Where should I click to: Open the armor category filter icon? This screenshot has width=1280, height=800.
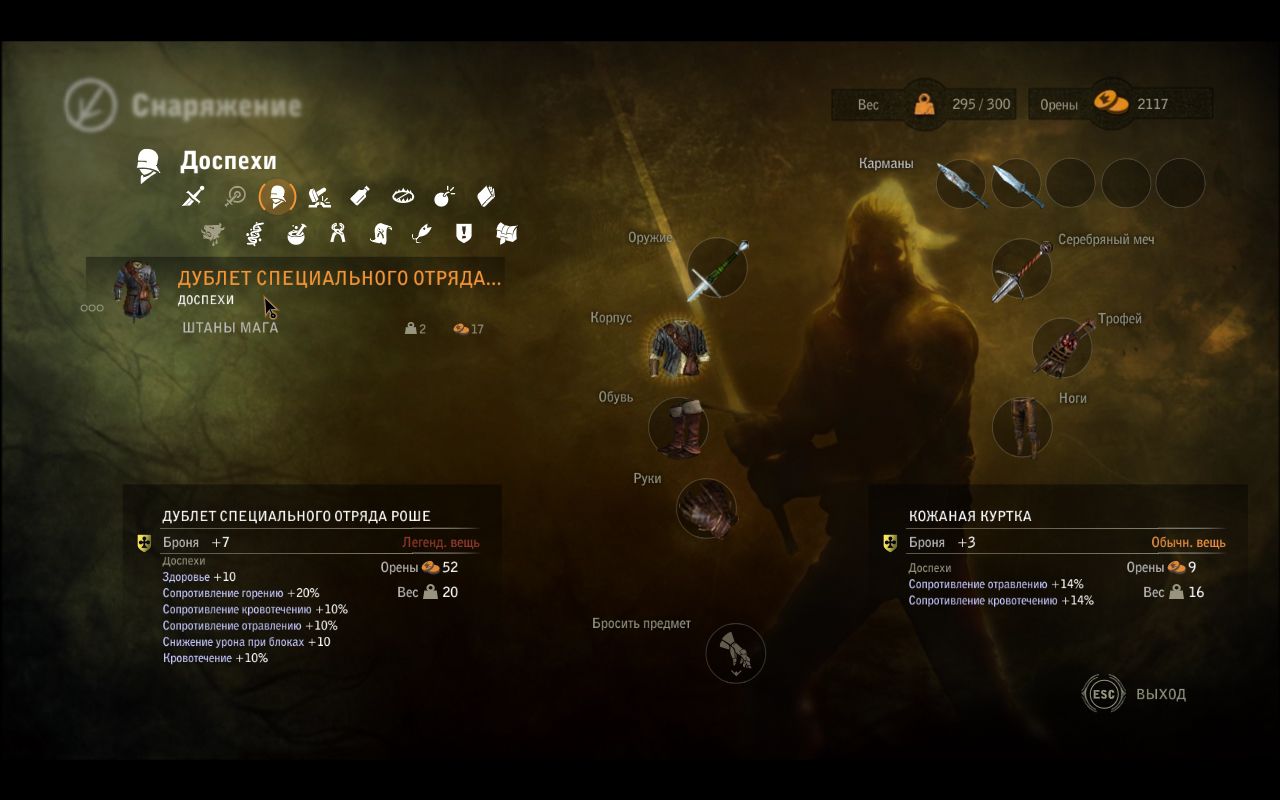point(278,196)
